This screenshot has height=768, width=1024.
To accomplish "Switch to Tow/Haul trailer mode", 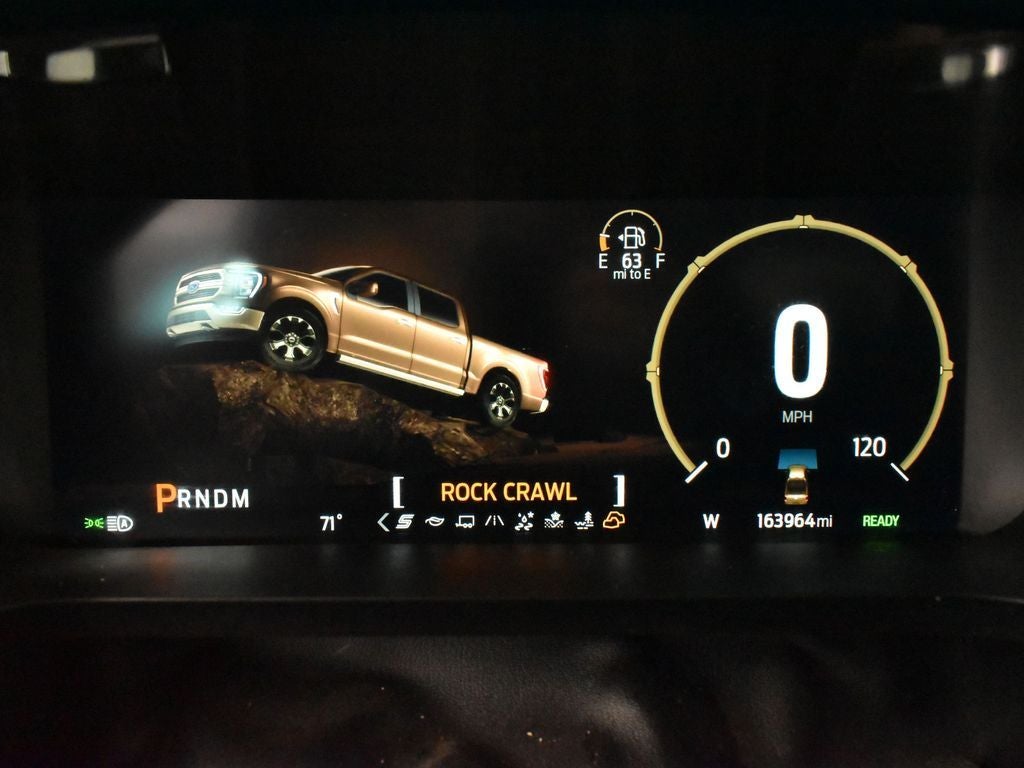I will (x=464, y=521).
